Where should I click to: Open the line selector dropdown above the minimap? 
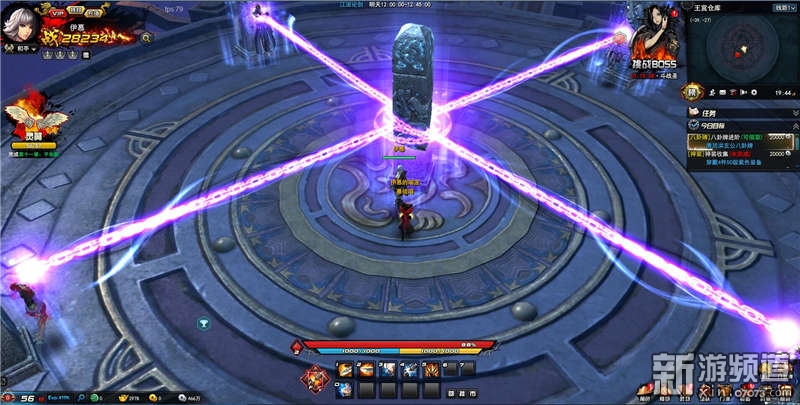pos(780,7)
